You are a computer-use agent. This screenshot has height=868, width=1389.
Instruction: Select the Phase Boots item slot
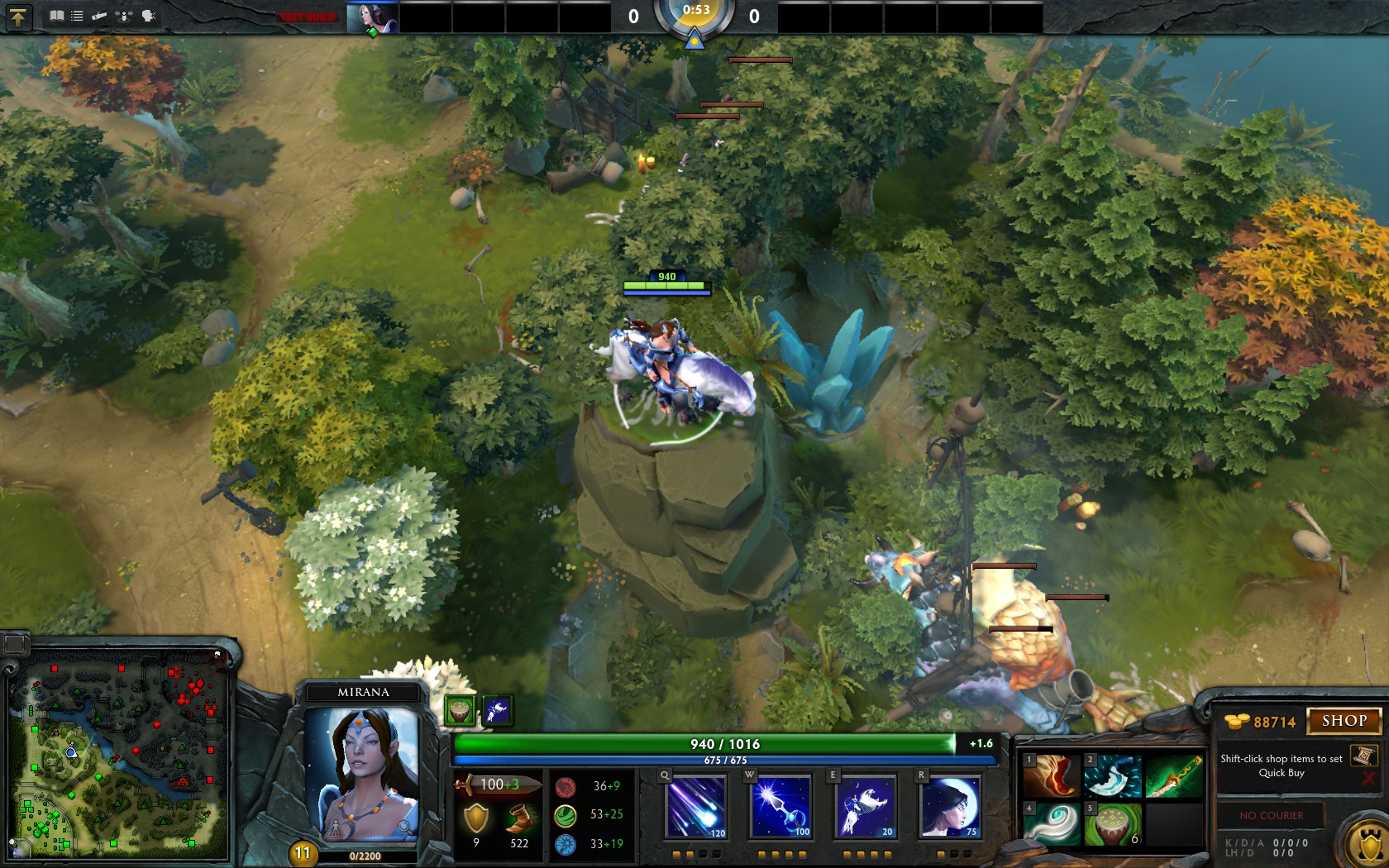(1052, 775)
